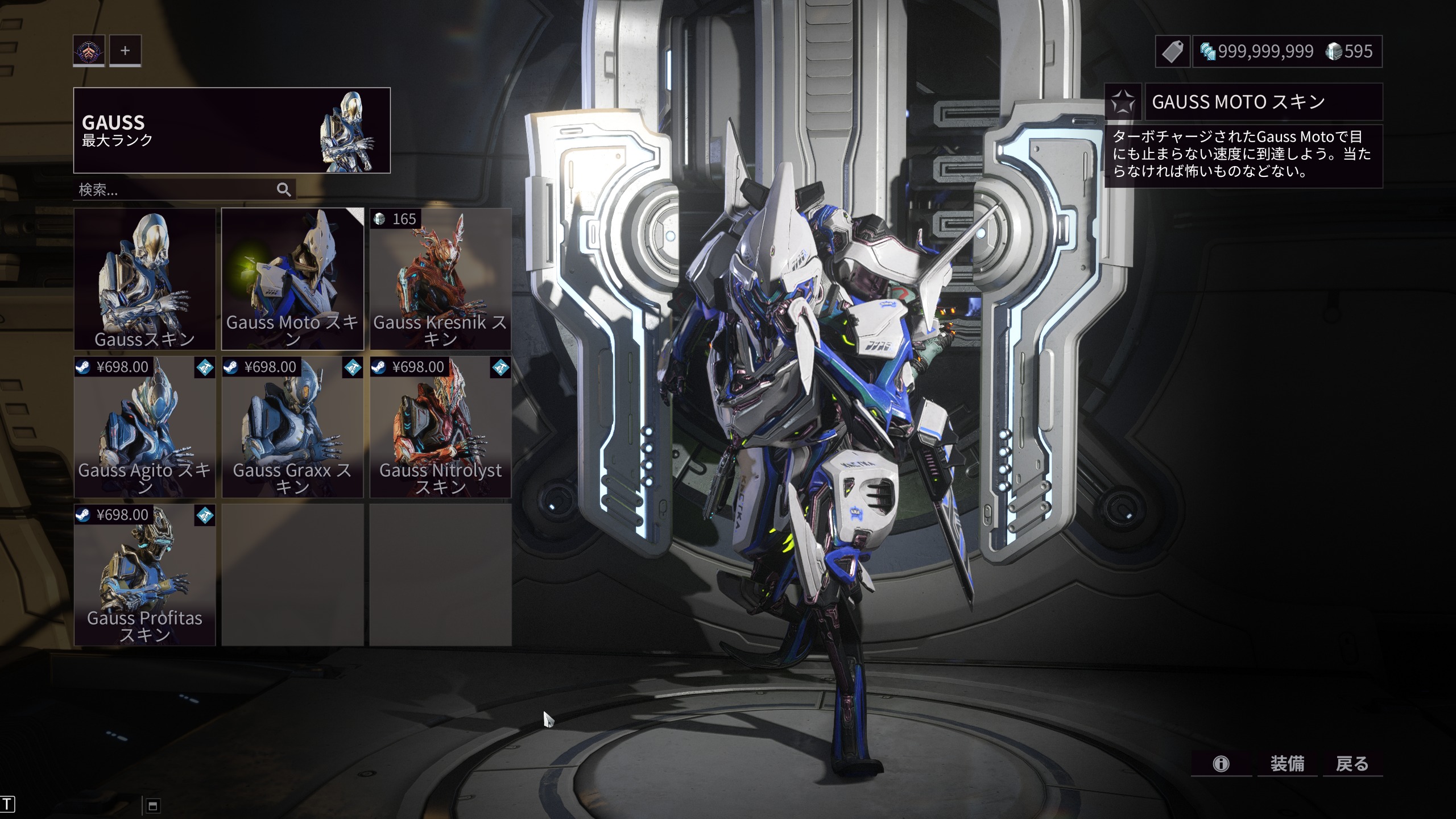
Task: Go back using the 戻る button
Action: 1352,763
